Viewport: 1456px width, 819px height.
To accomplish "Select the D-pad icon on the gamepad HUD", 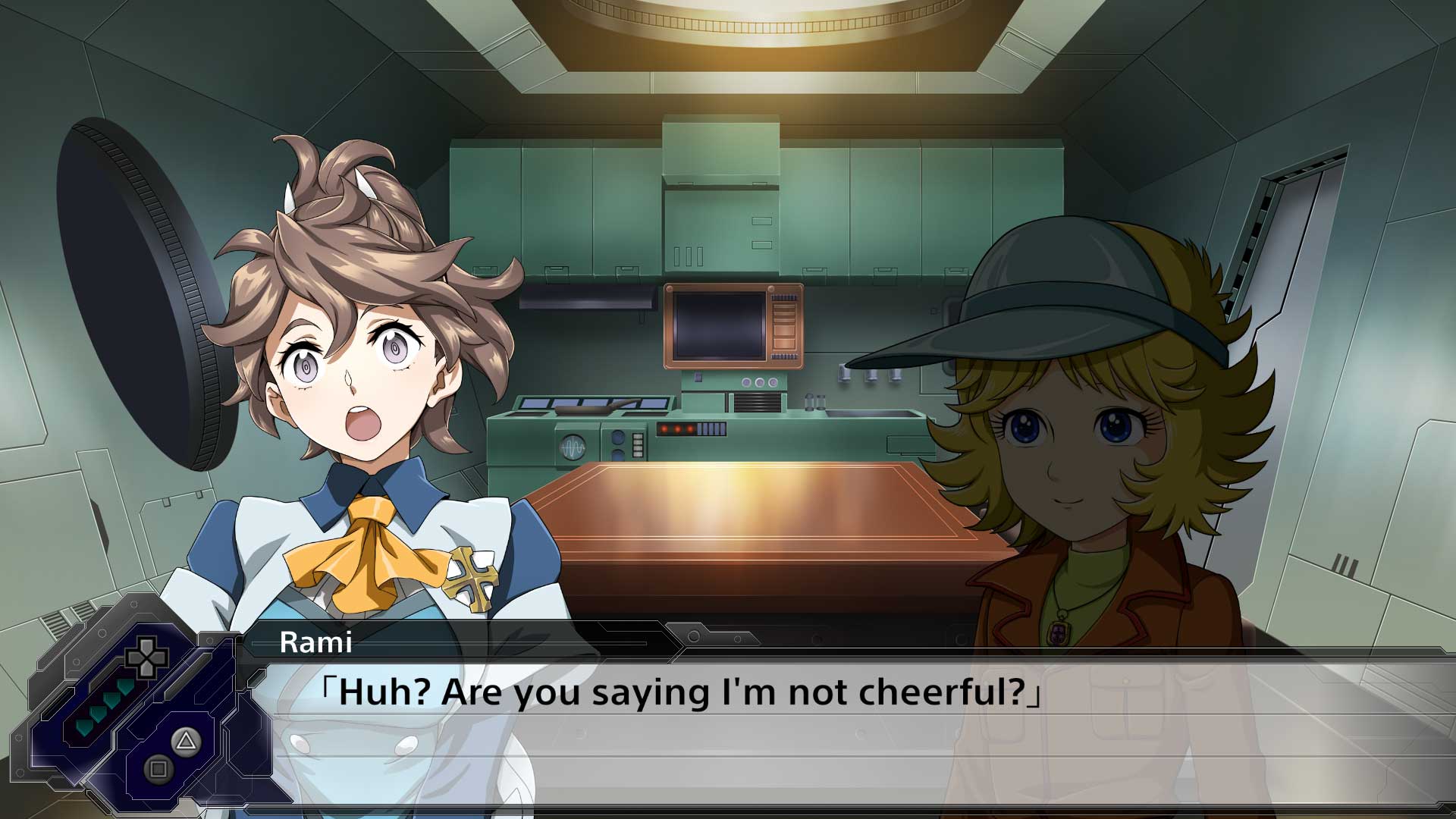I will (146, 657).
